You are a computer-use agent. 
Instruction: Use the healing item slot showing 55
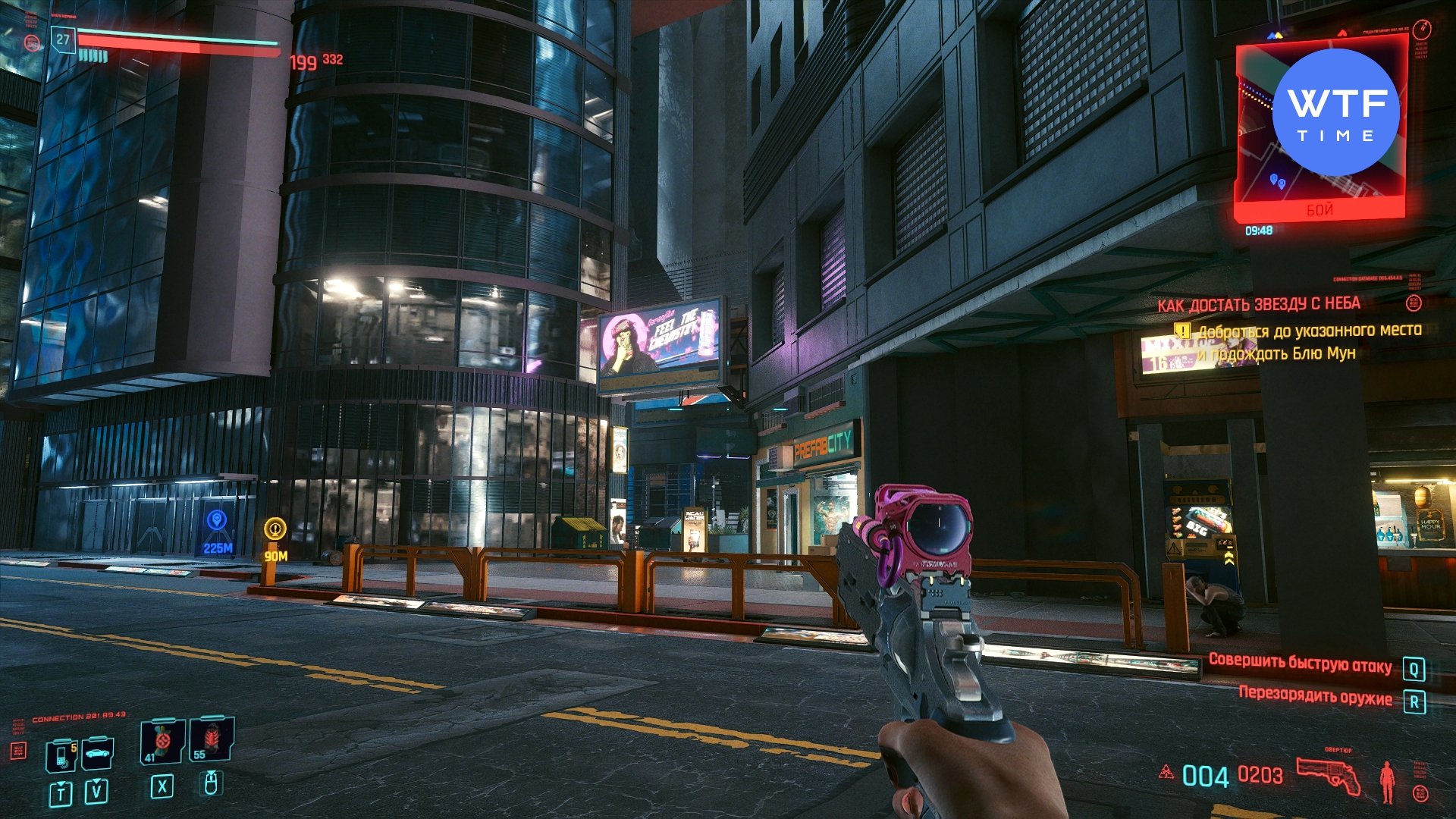(212, 739)
